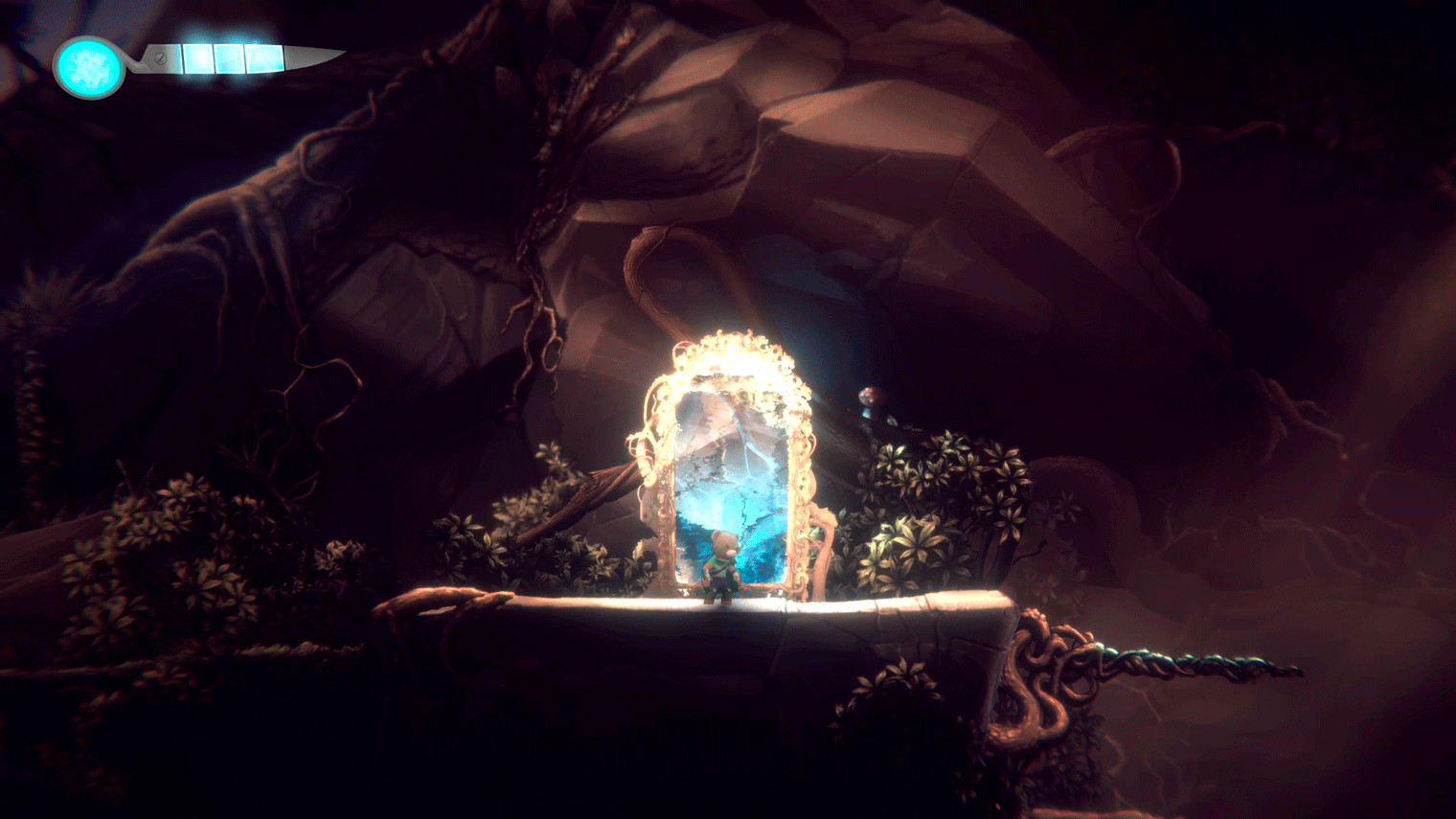This screenshot has height=819, width=1456.
Task: Click the screw pivot icon on the scissors gauge
Action: [160, 59]
